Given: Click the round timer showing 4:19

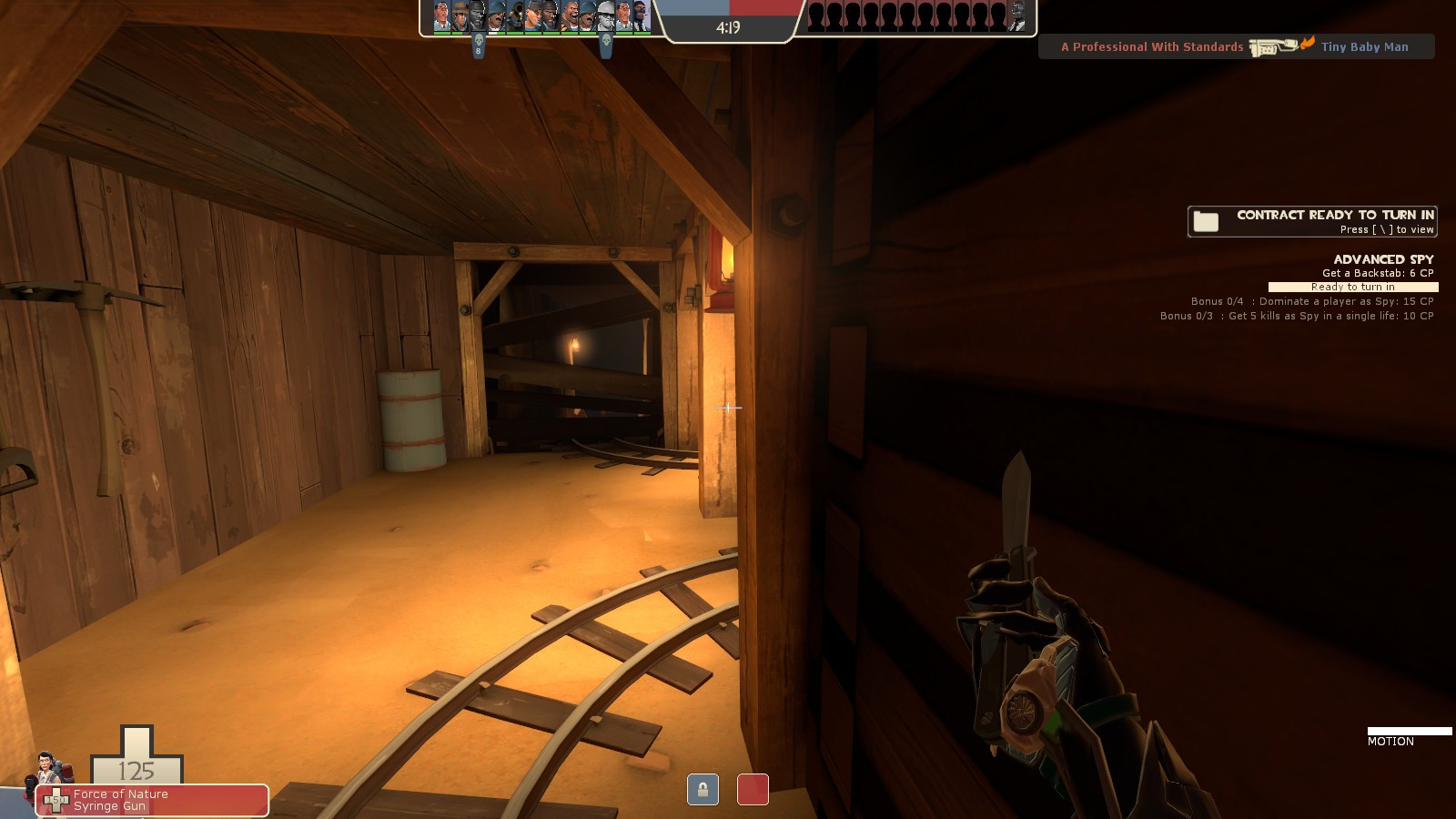Looking at the screenshot, I should pos(727,25).
